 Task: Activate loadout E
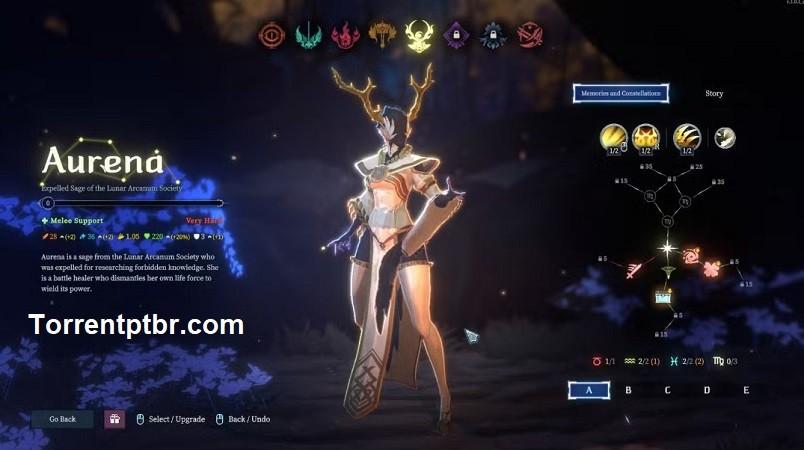click(x=746, y=390)
